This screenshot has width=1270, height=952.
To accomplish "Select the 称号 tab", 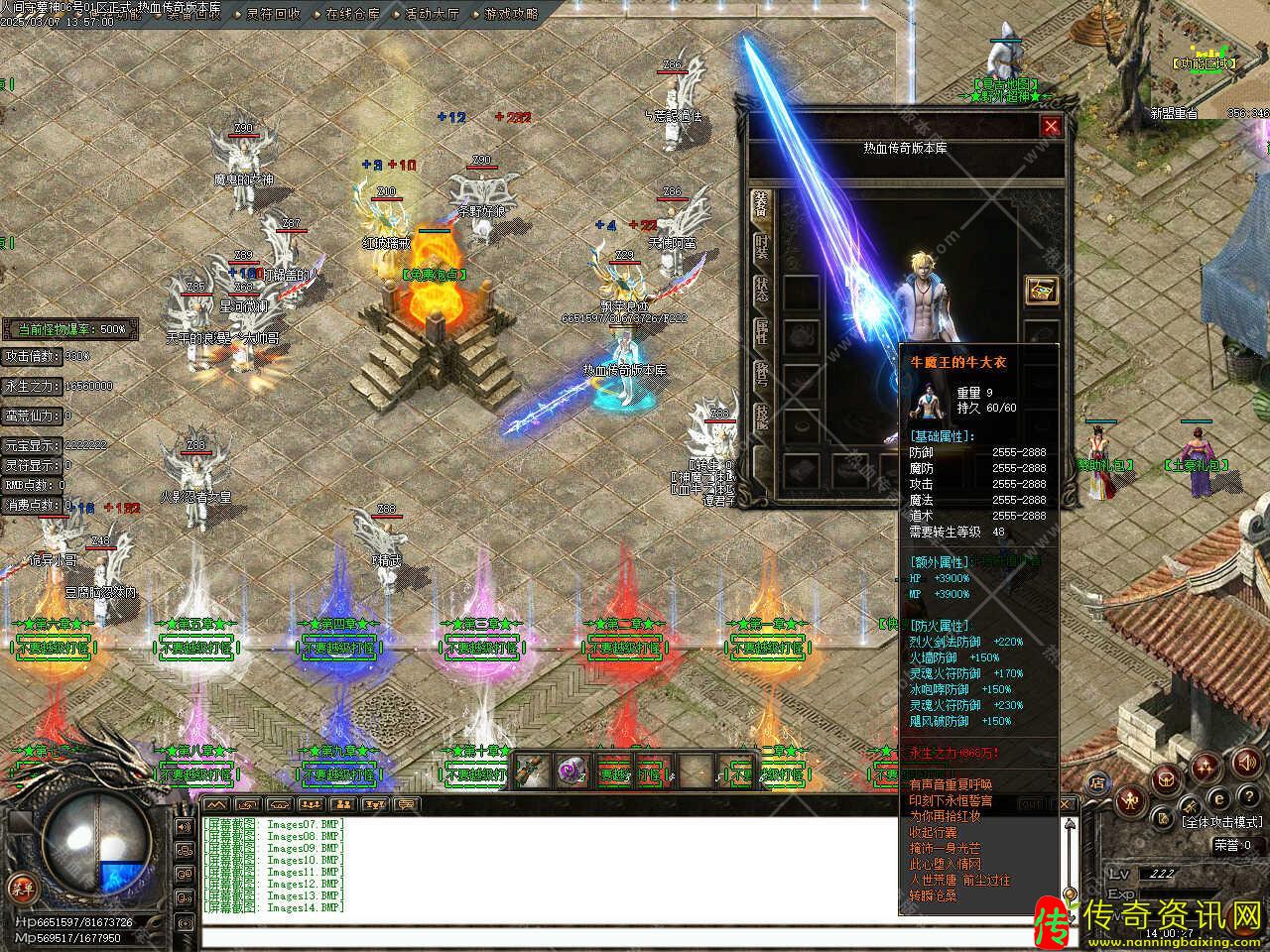I will point(761,377).
